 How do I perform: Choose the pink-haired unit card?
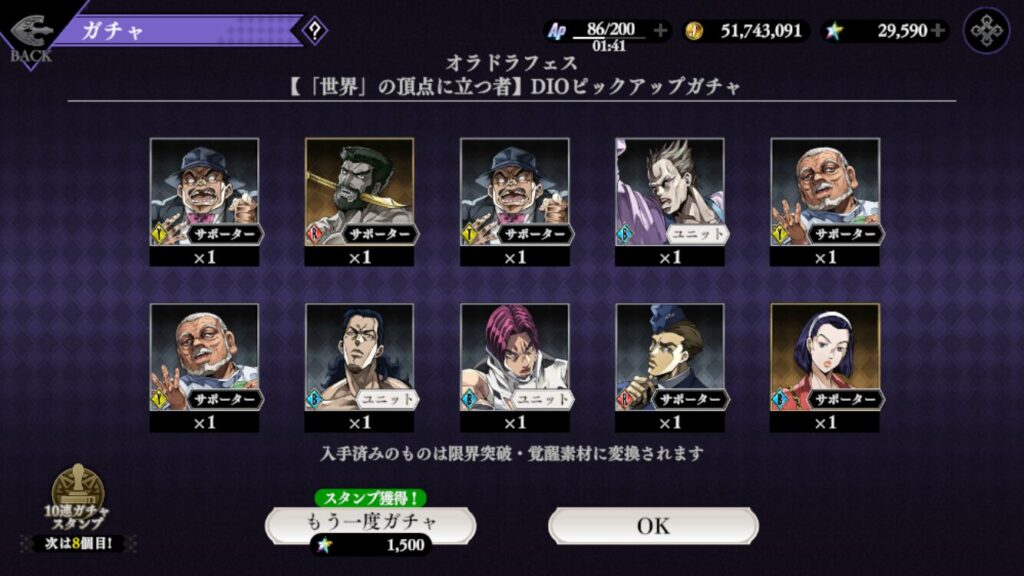[x=514, y=358]
